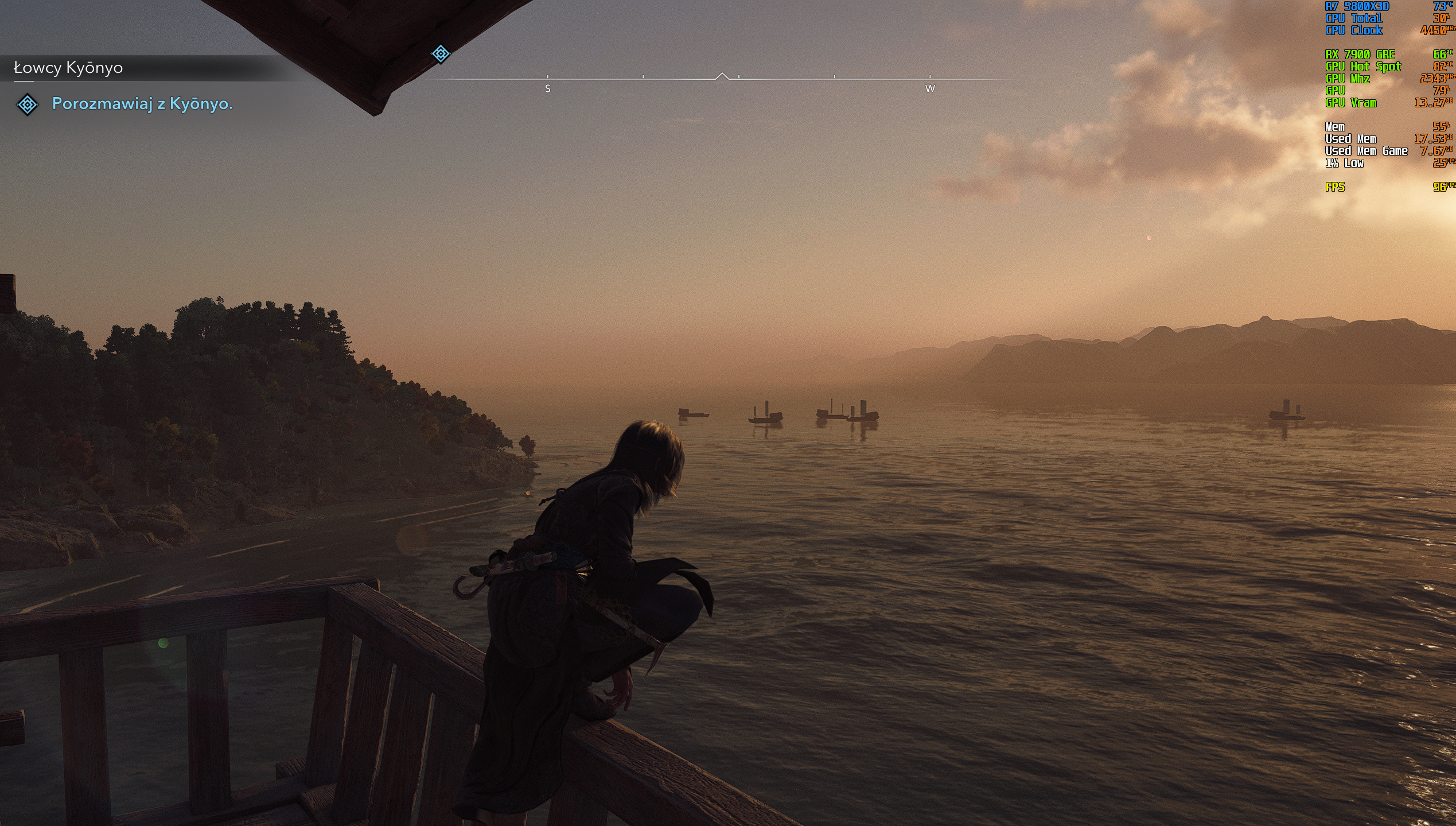Click the diamond quest marker on the compass

[440, 54]
